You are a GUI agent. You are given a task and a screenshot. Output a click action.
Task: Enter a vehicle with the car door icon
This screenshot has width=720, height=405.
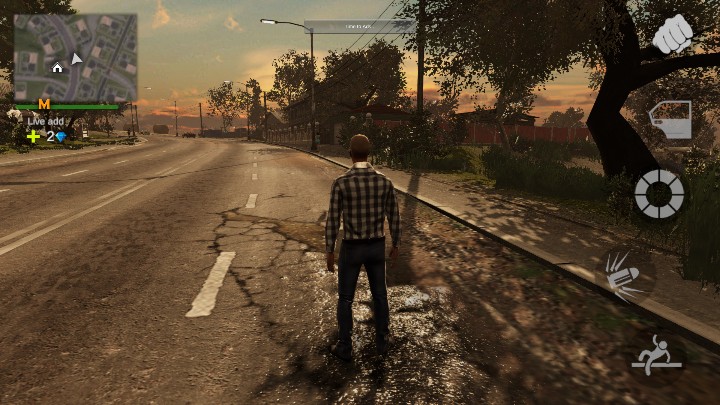[x=669, y=119]
